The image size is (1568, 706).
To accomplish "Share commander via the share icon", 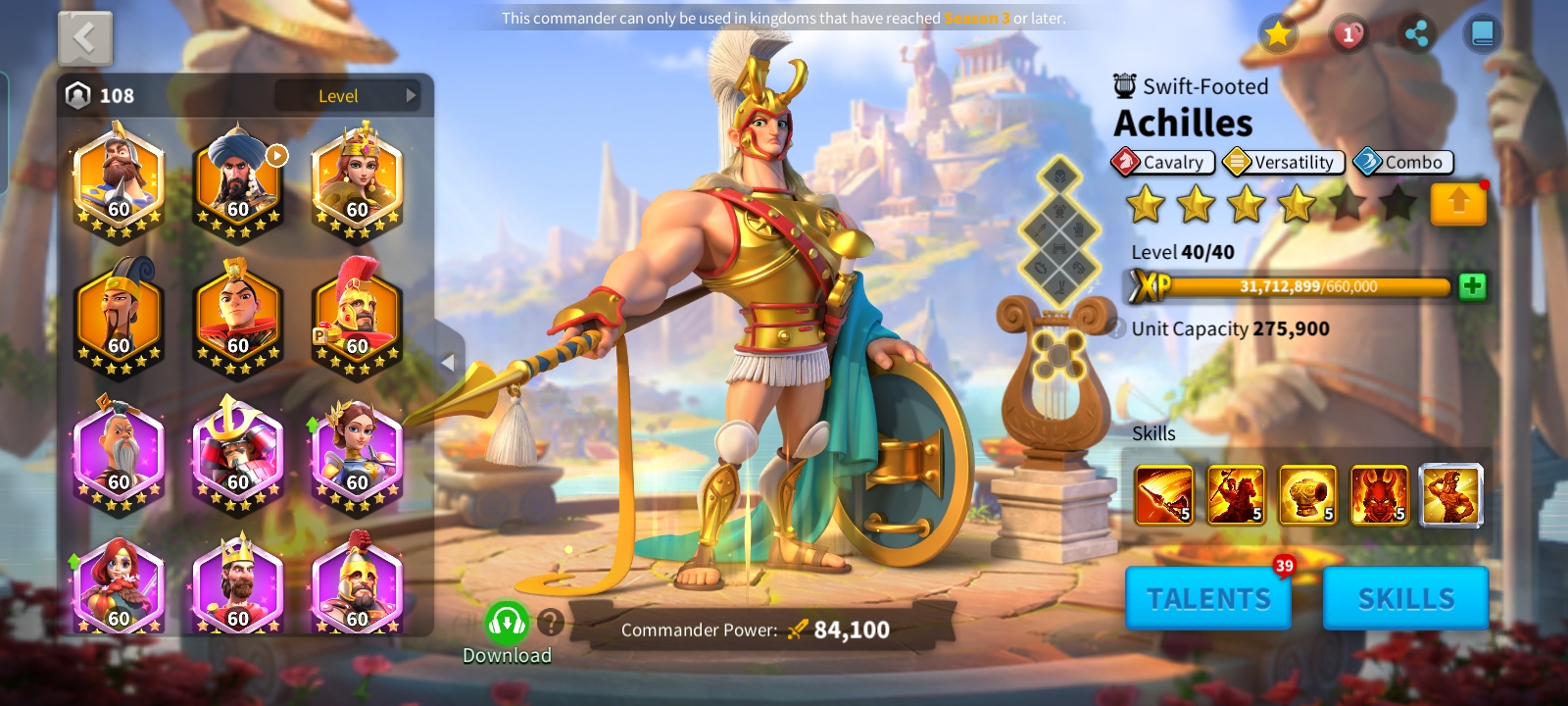I will (x=1415, y=35).
